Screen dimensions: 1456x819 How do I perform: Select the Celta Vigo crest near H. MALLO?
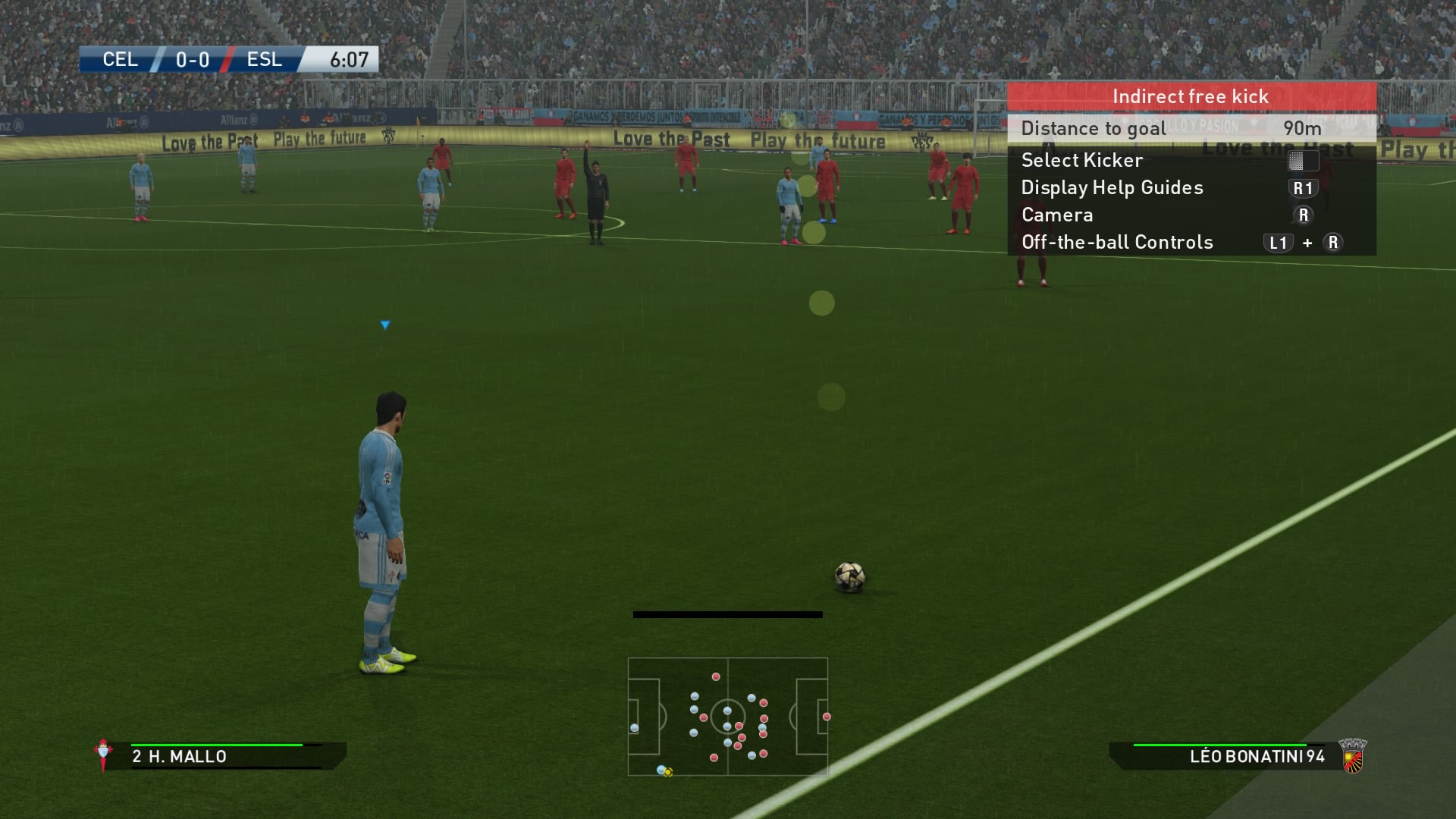tap(104, 755)
